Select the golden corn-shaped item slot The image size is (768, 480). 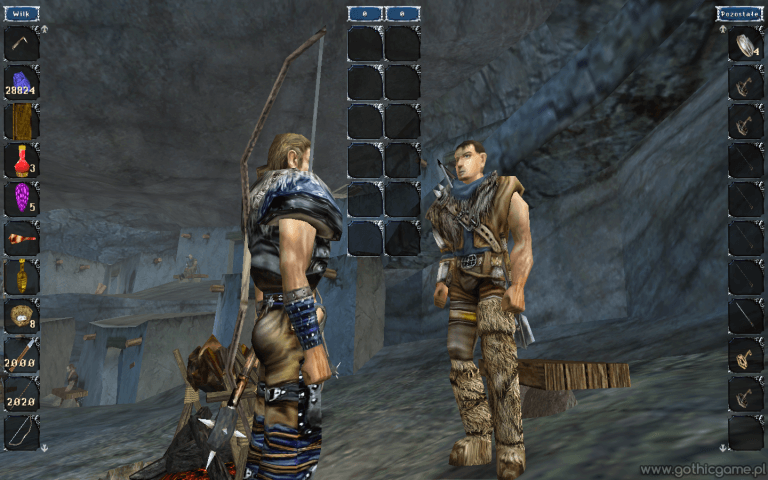21,277
